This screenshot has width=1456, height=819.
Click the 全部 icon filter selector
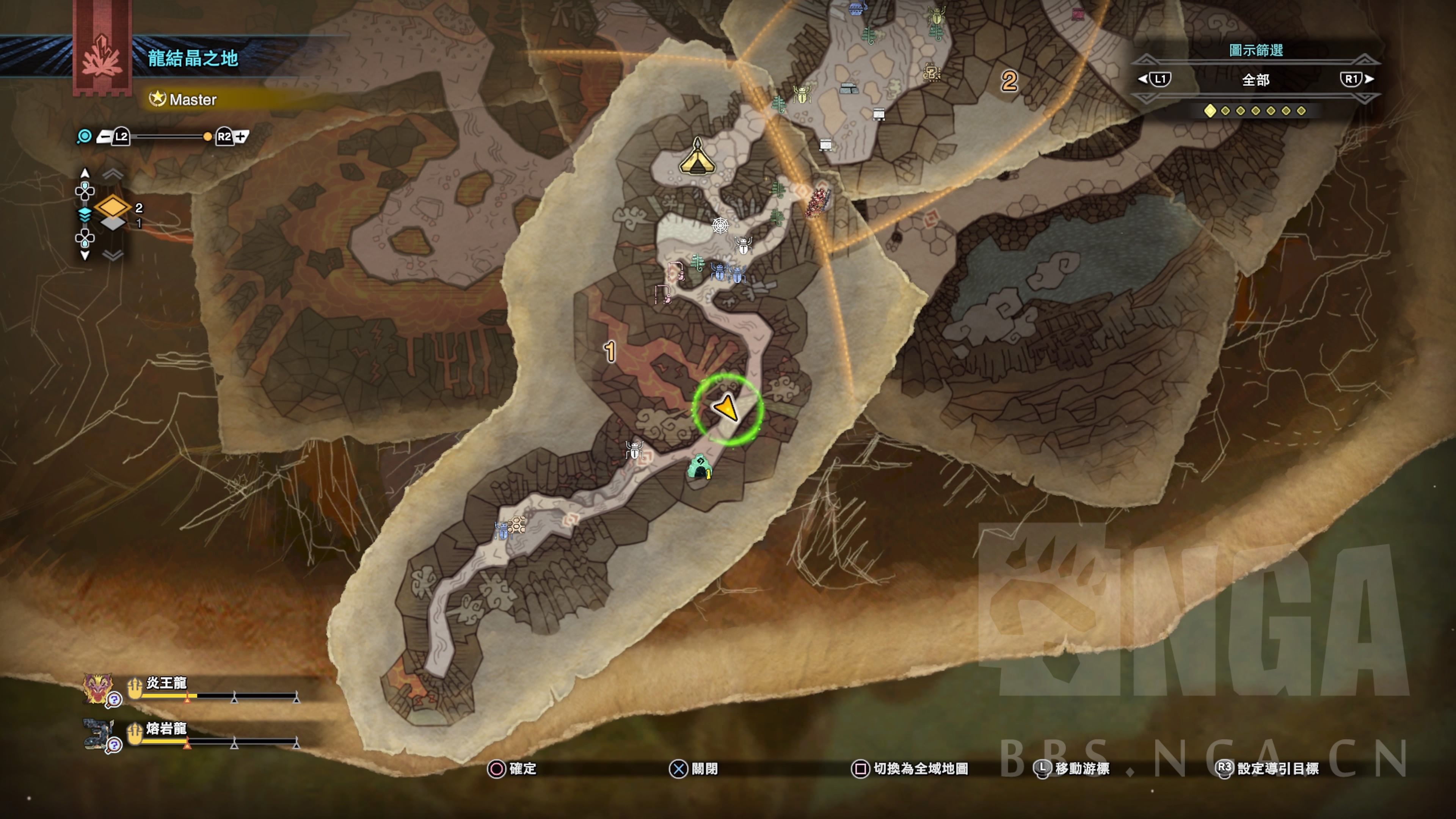1255,80
